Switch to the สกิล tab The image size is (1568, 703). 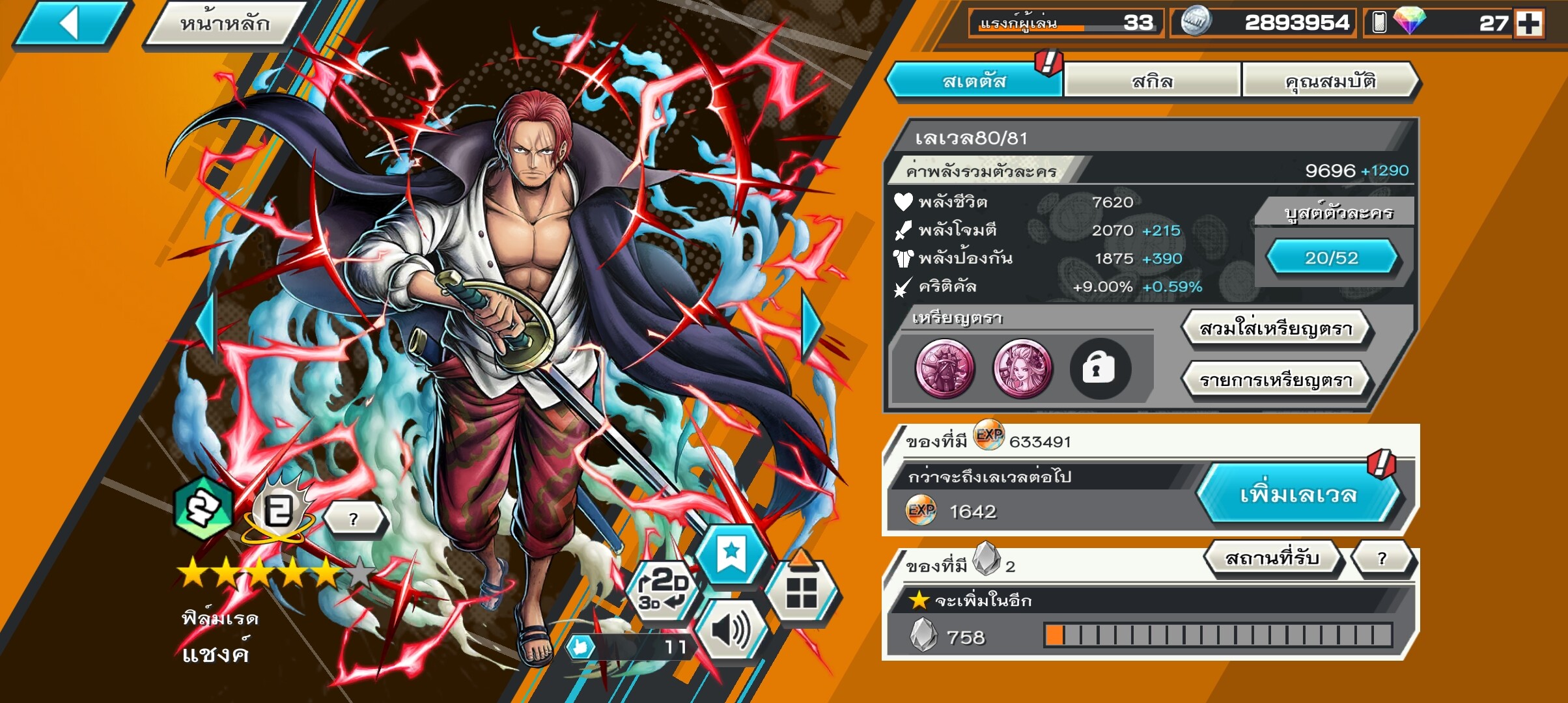click(x=1152, y=81)
